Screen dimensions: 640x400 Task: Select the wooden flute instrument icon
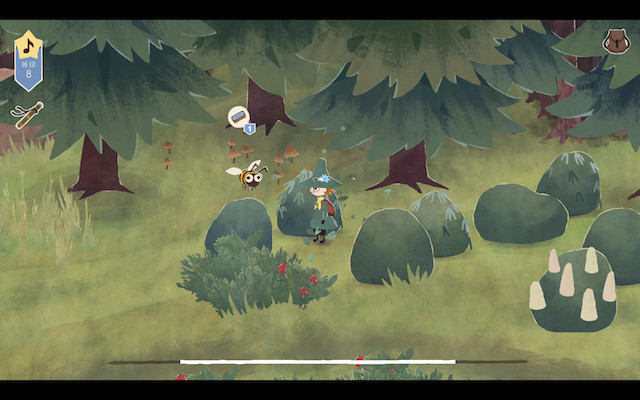coord(27,114)
